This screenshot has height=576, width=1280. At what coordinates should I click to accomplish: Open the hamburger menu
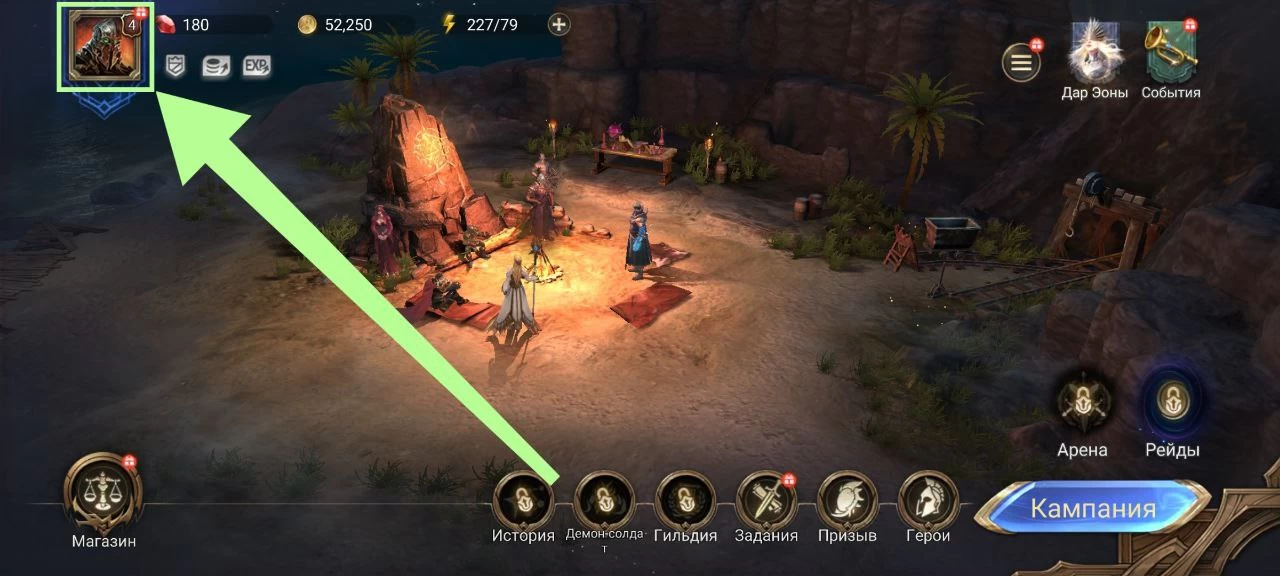pyautogui.click(x=1021, y=63)
